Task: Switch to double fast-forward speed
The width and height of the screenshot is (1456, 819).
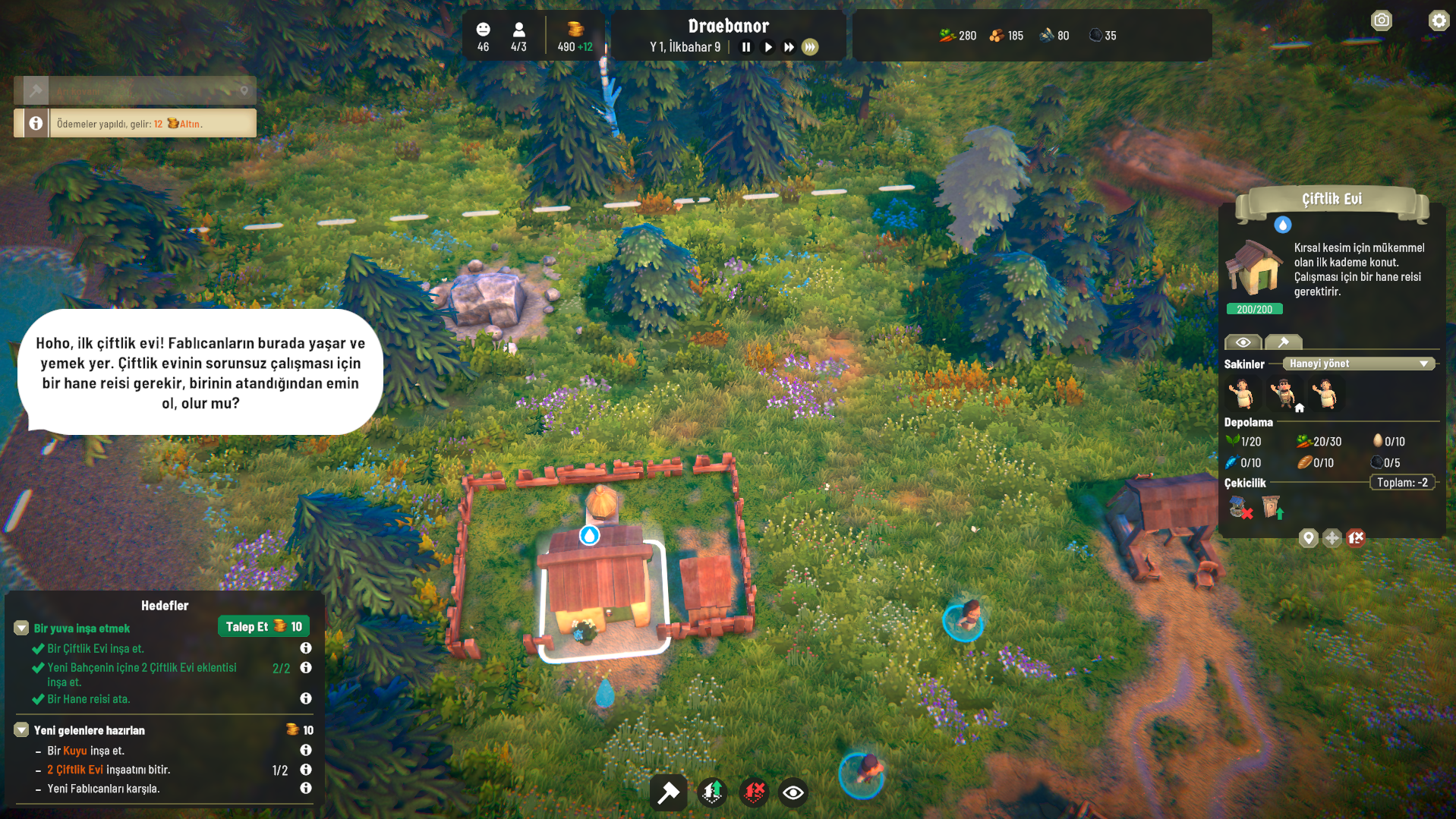Action: click(789, 47)
